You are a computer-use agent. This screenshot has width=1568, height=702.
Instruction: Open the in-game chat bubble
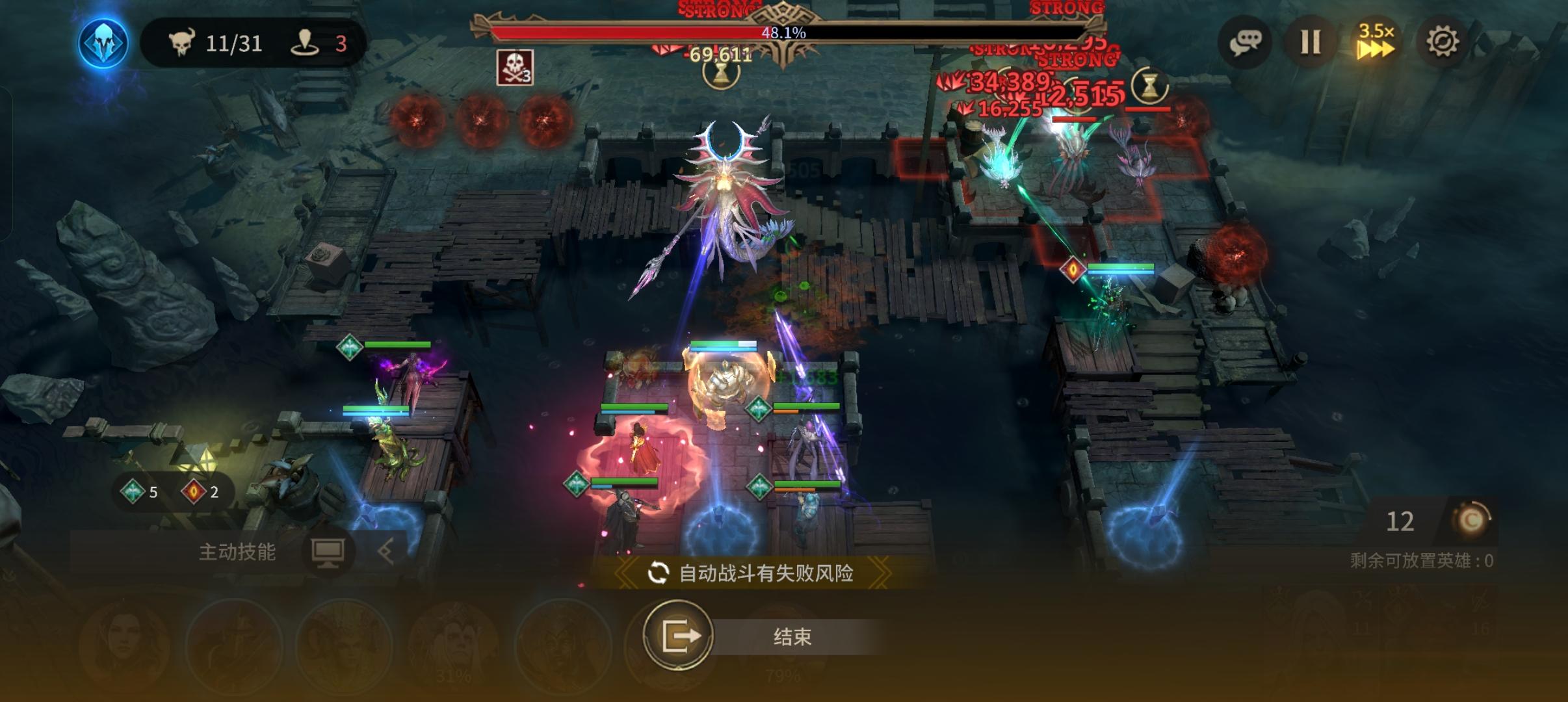(1246, 42)
